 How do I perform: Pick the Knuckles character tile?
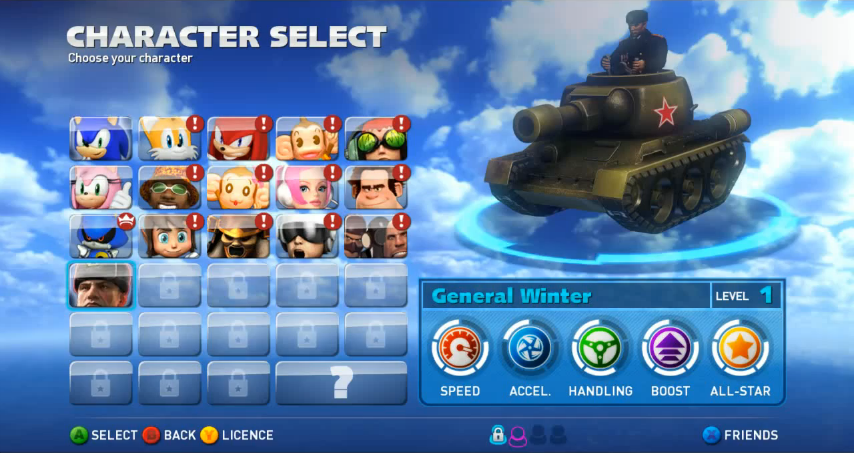(x=238, y=138)
